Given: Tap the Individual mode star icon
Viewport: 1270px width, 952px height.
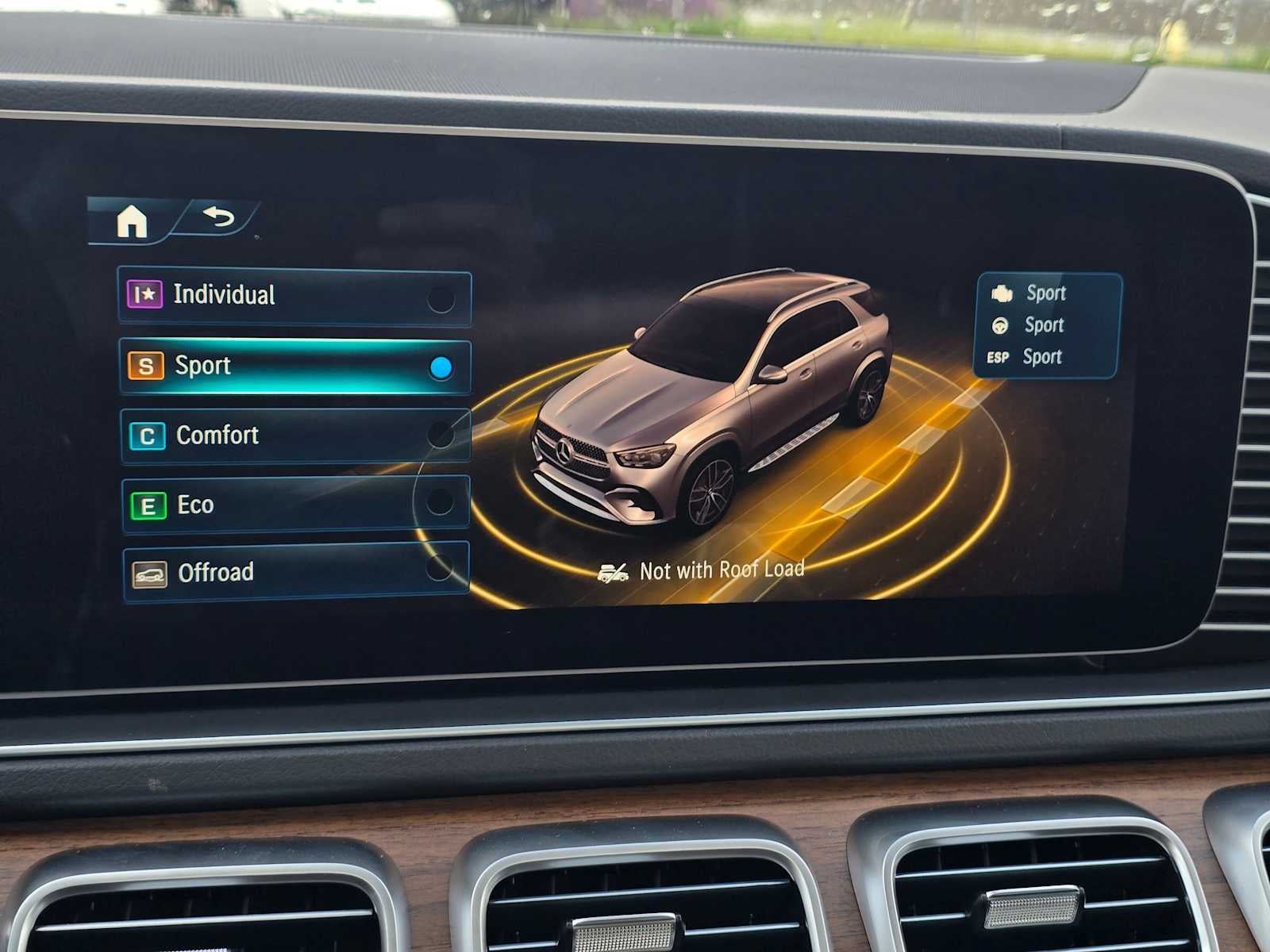Looking at the screenshot, I should click(x=146, y=294).
